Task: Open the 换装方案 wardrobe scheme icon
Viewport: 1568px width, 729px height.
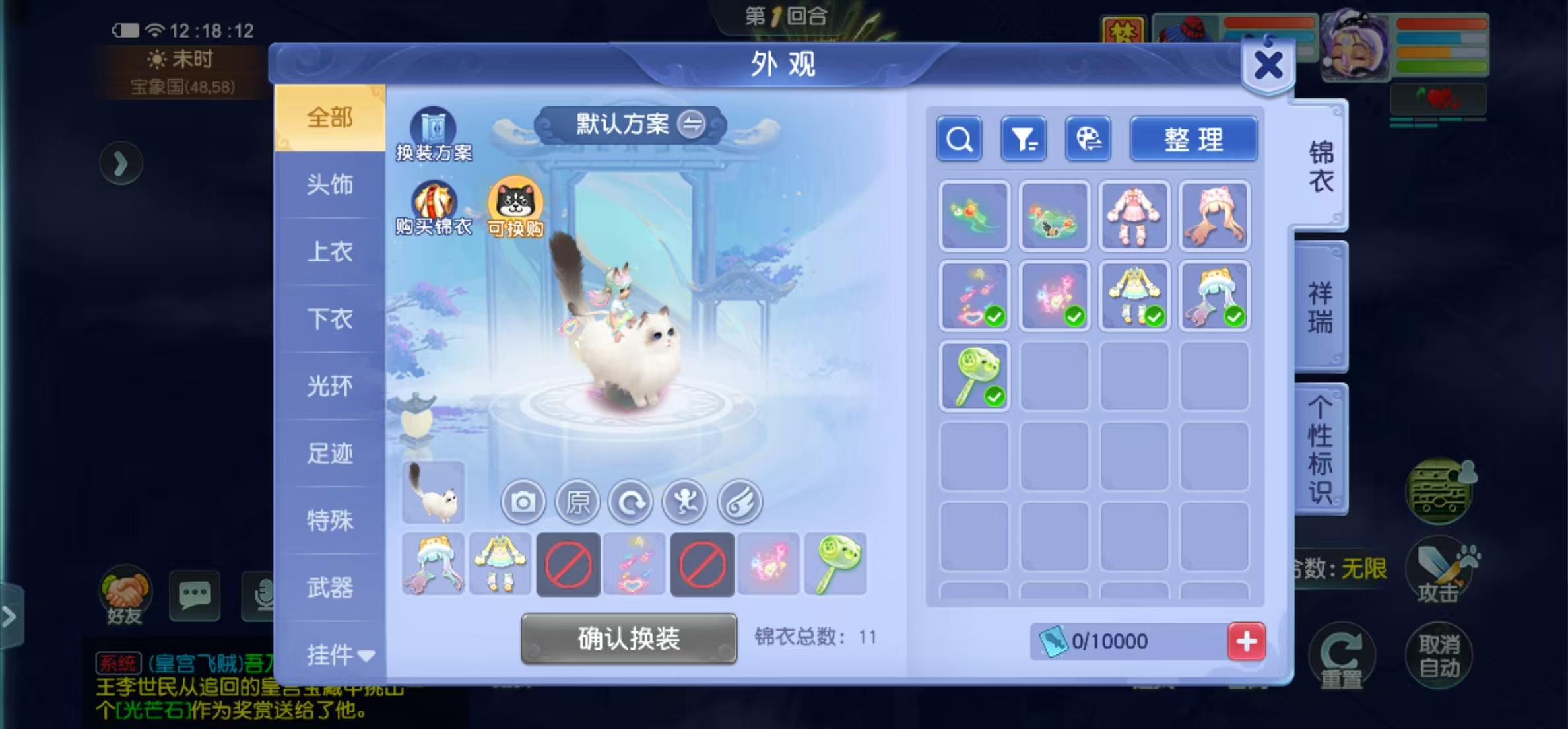Action: tap(436, 127)
